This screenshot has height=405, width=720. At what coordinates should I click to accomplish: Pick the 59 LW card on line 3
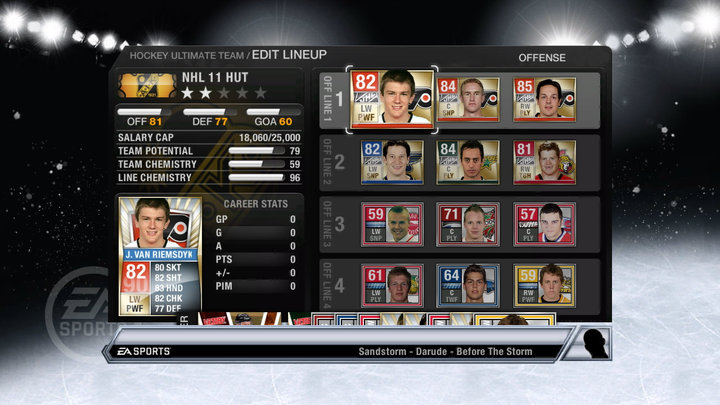[391, 224]
